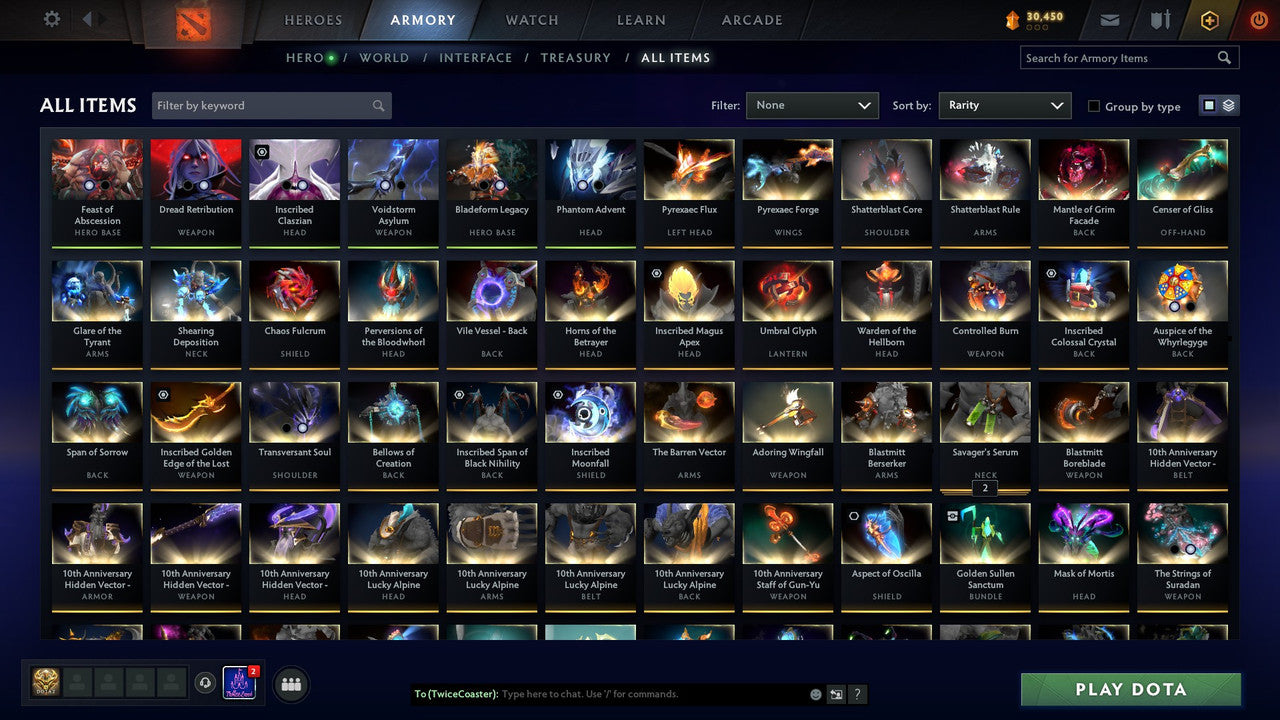Open the mail notifications icon
The image size is (1280, 720).
pos(1111,17)
